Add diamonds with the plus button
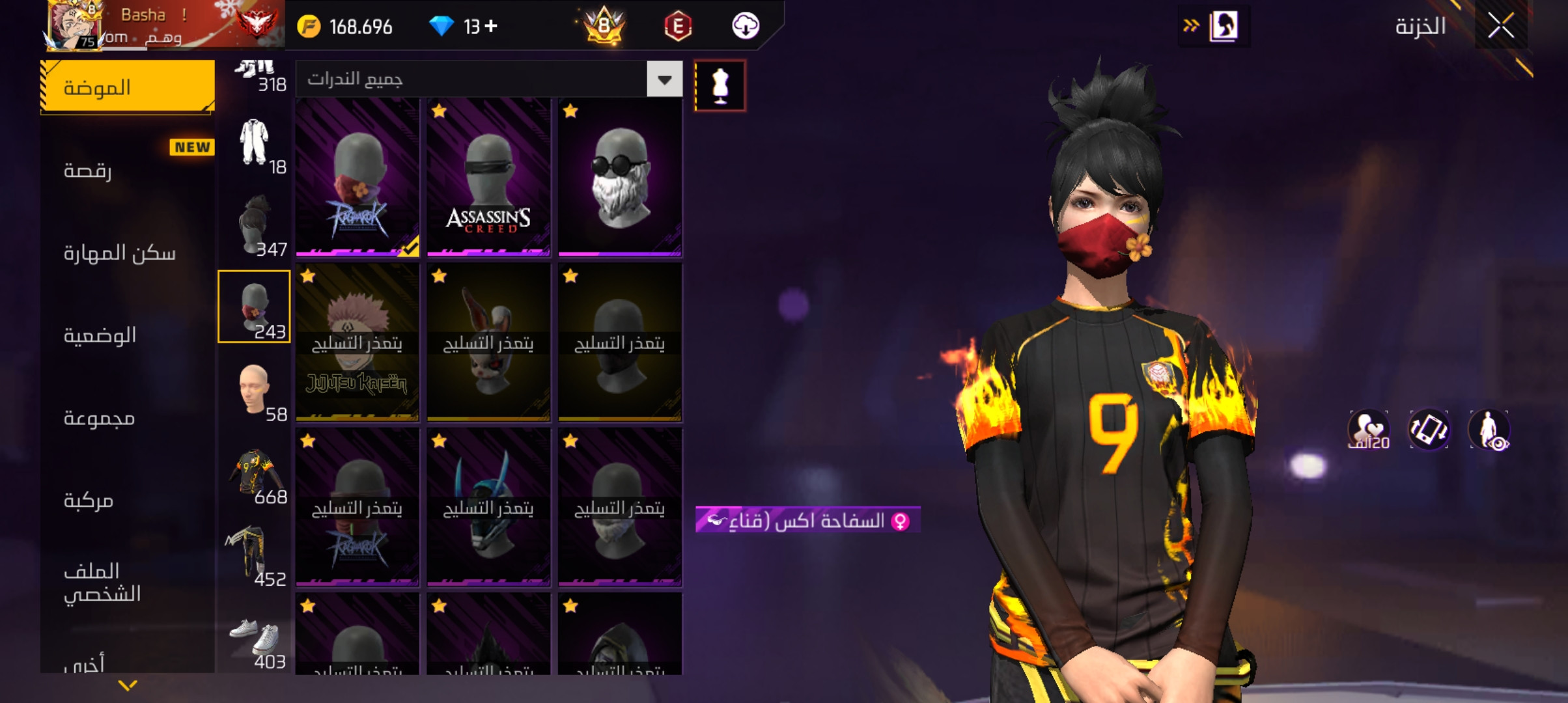This screenshot has height=703, width=1568. click(x=492, y=26)
